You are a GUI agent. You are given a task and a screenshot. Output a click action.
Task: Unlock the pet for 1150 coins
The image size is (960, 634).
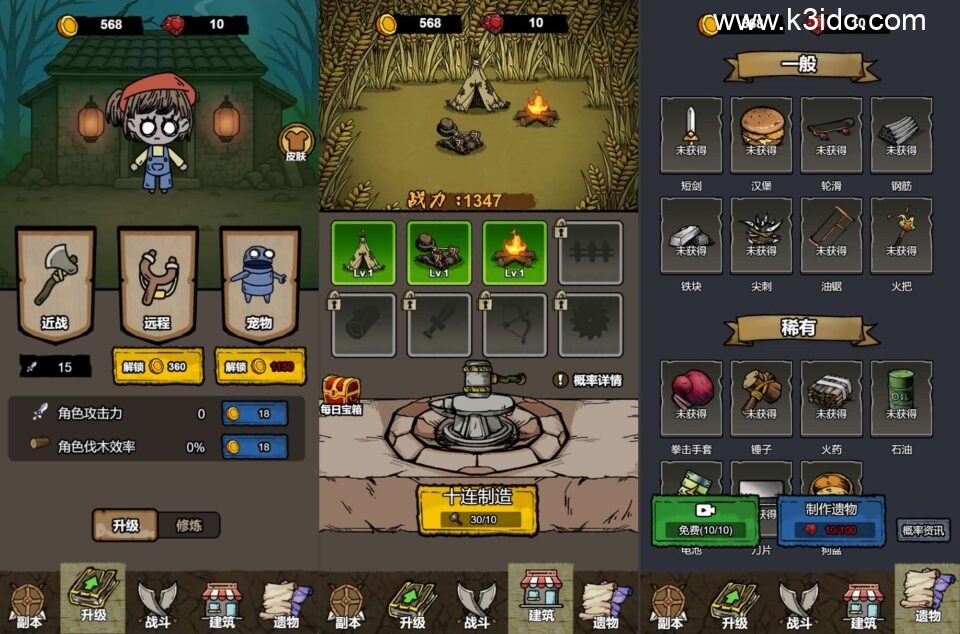click(x=259, y=367)
